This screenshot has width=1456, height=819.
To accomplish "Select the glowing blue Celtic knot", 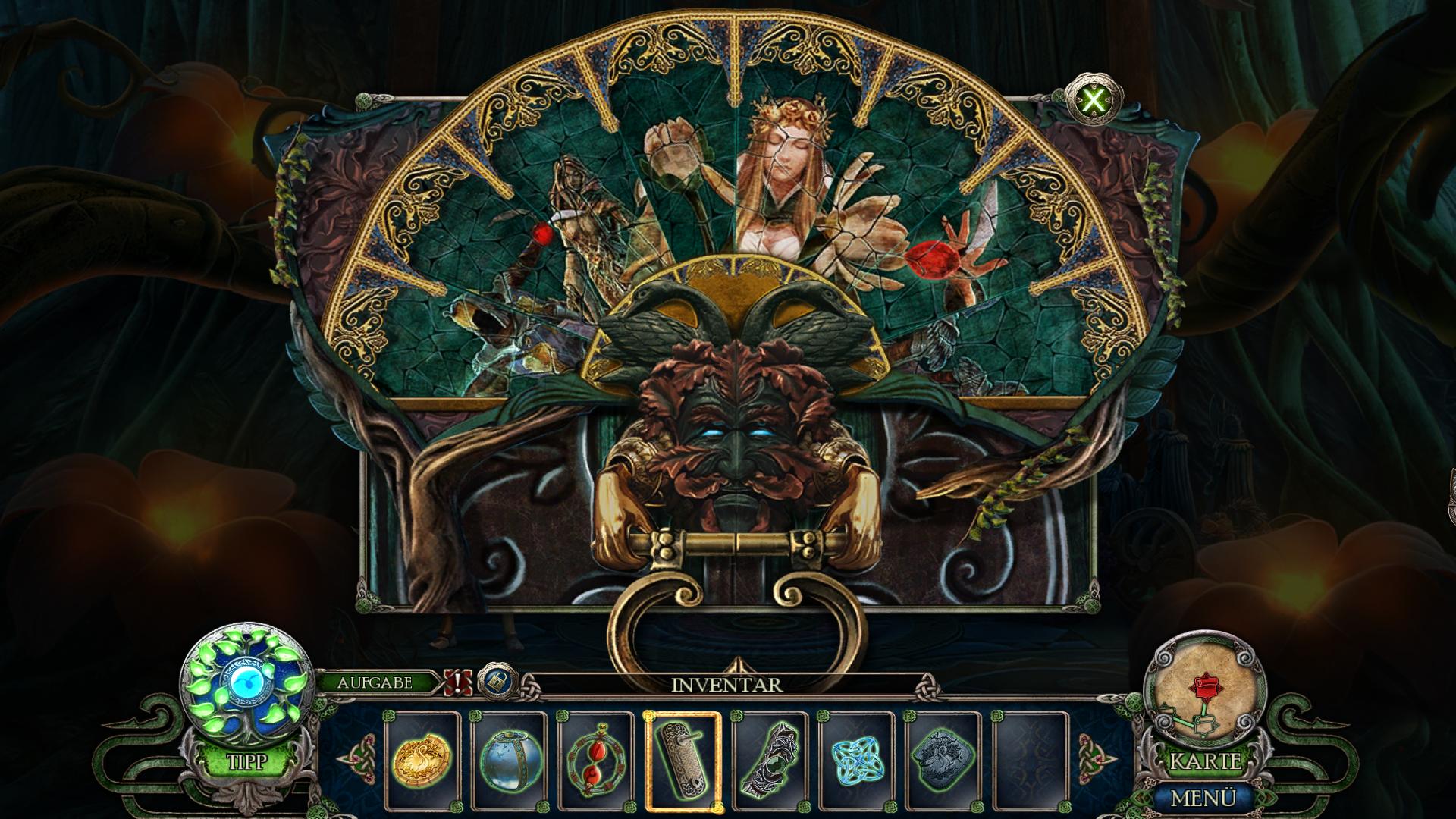I will [x=855, y=760].
